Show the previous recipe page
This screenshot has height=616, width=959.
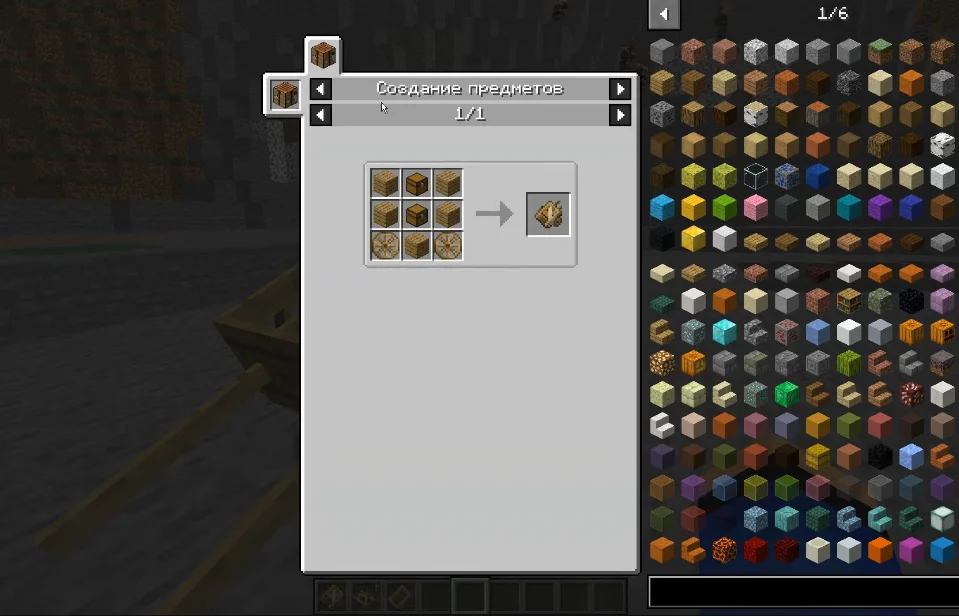tap(320, 115)
